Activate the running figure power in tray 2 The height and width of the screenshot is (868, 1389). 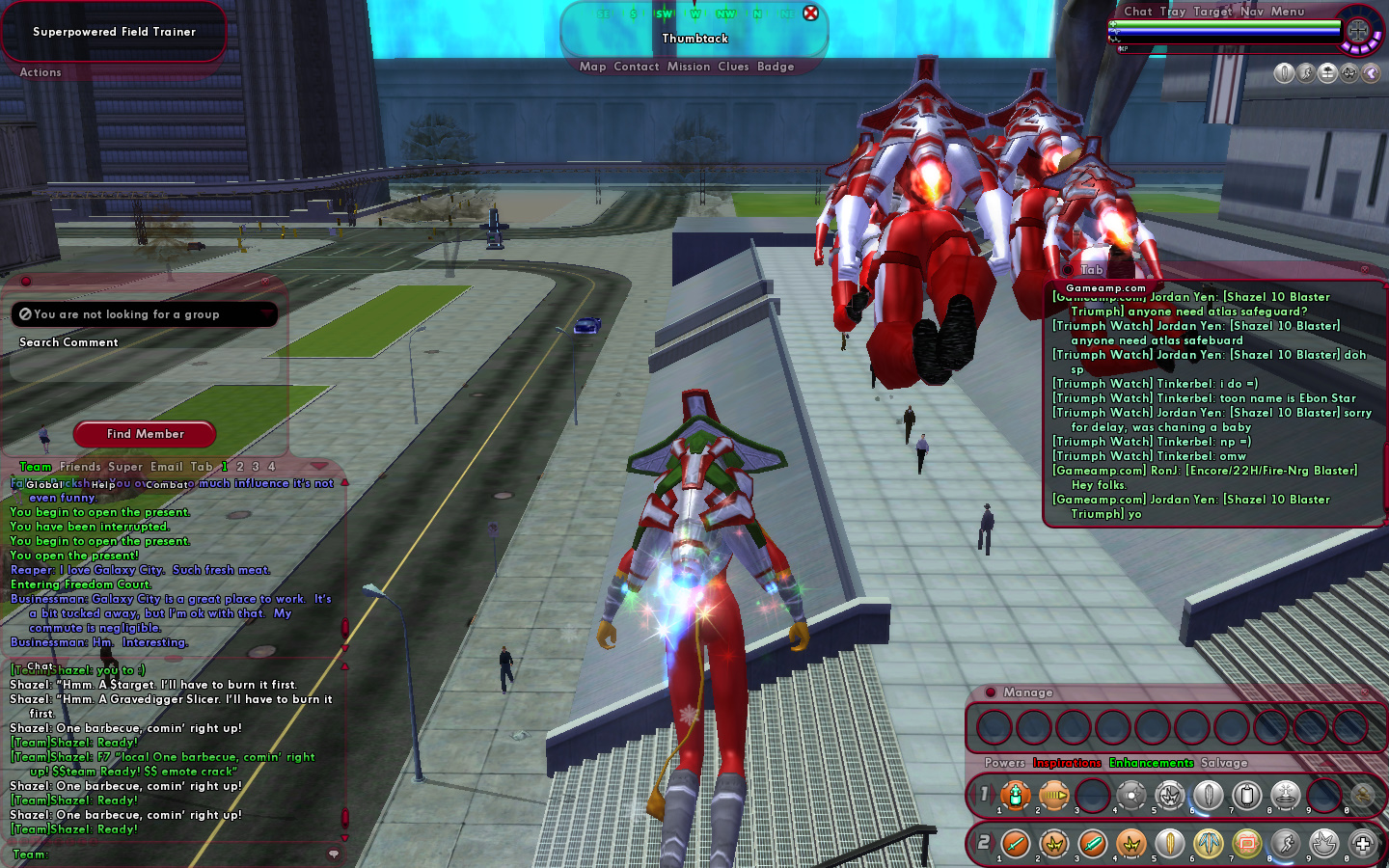click(1285, 844)
